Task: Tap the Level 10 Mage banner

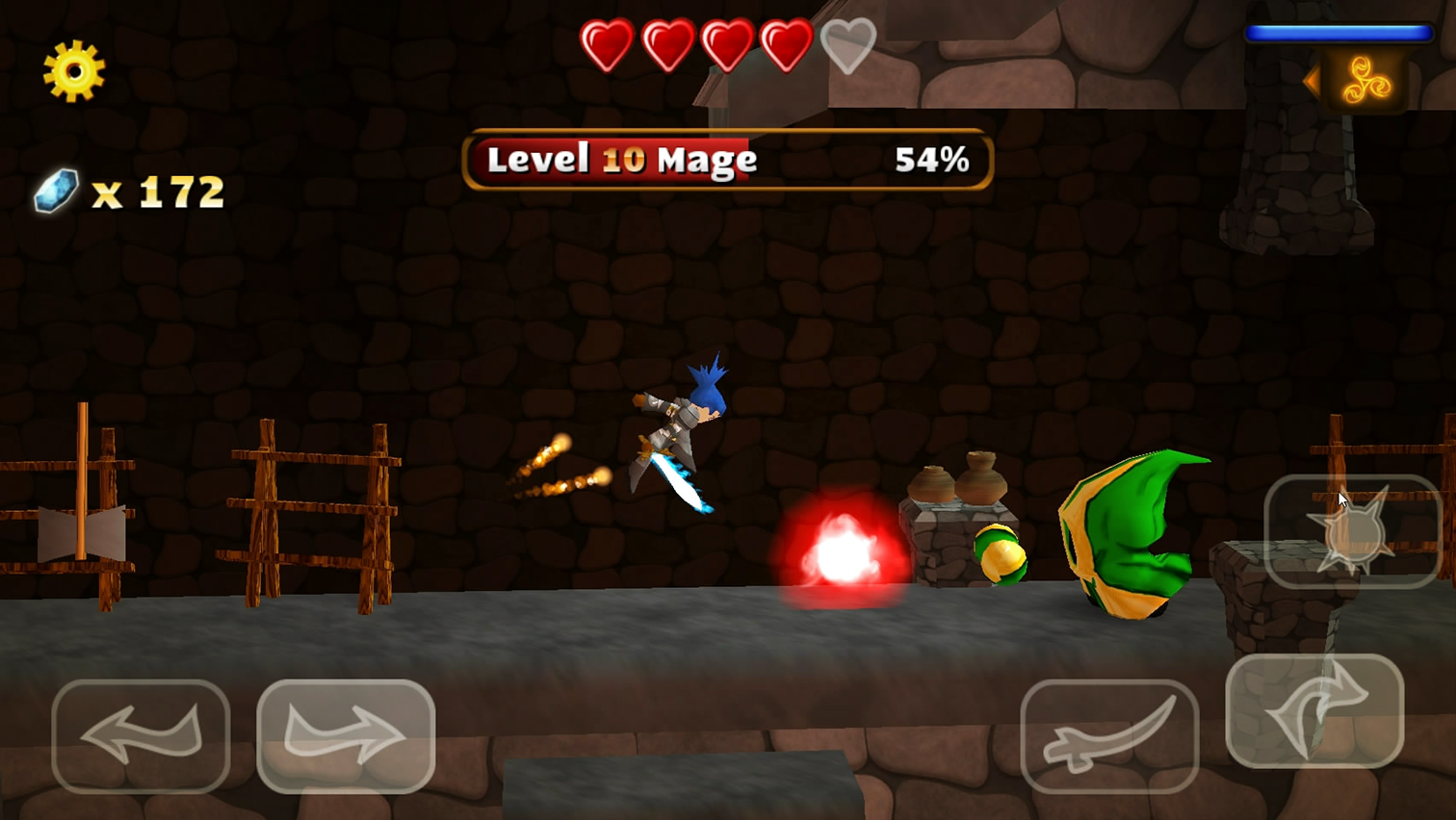Action: click(621, 160)
